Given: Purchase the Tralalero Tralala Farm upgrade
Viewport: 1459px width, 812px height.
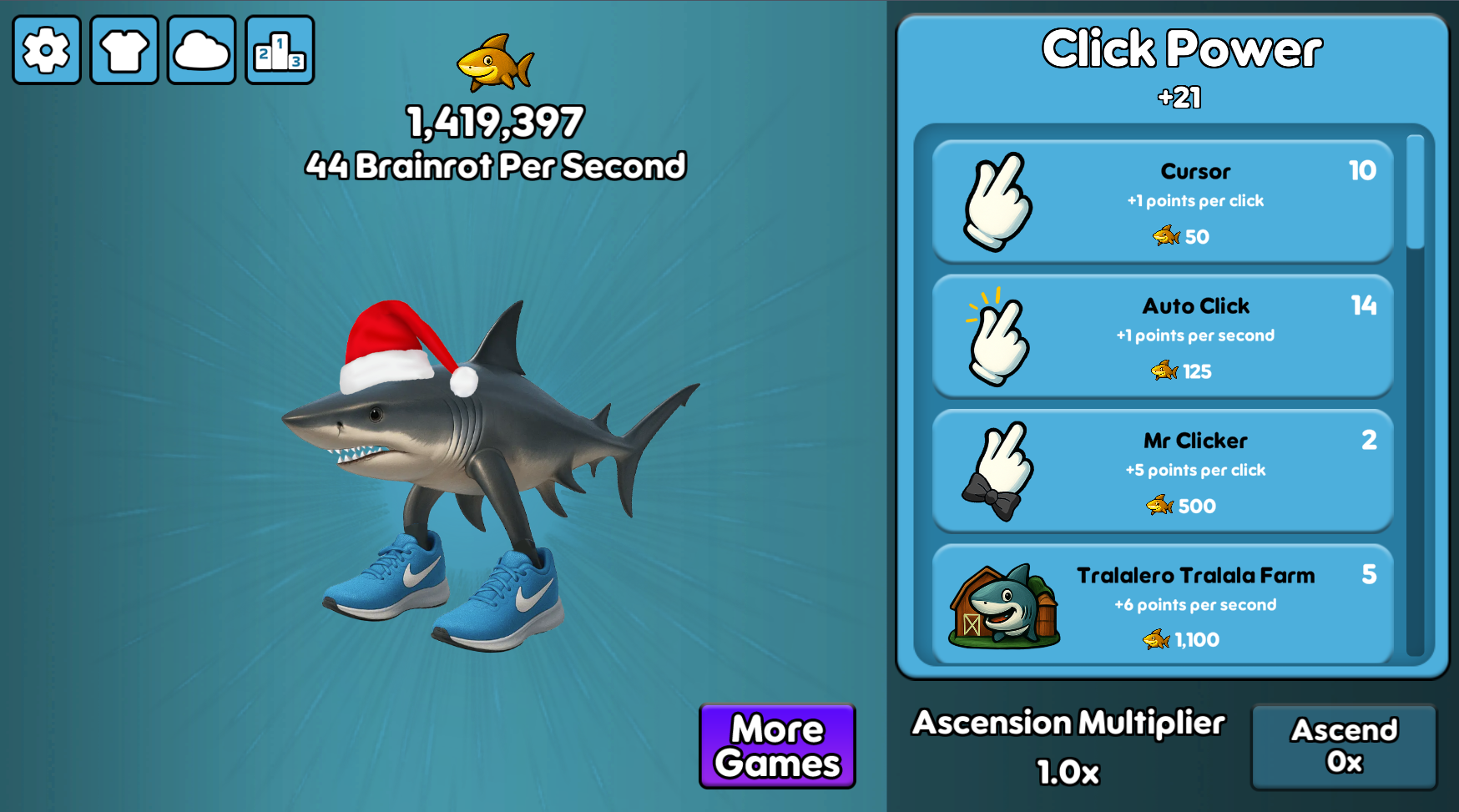Looking at the screenshot, I should point(1162,605).
